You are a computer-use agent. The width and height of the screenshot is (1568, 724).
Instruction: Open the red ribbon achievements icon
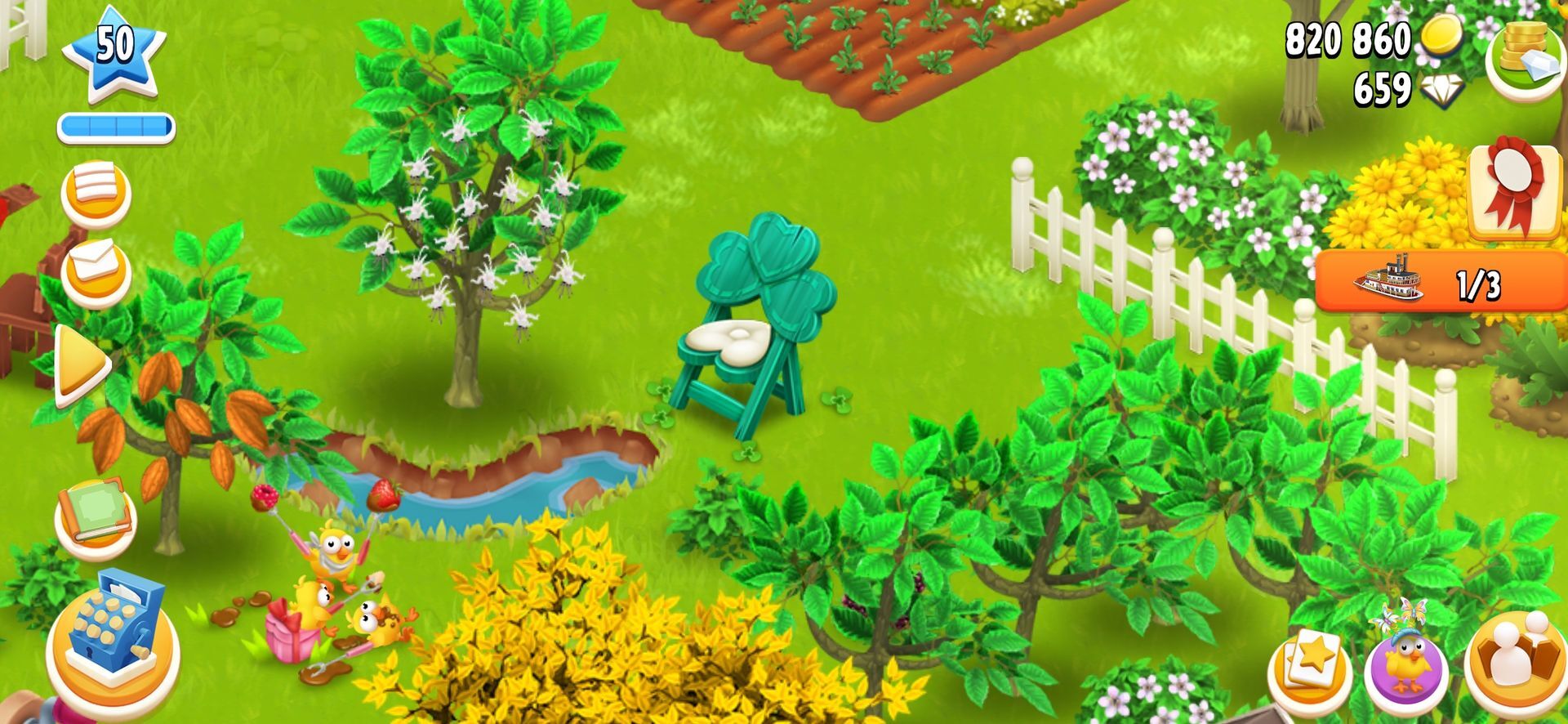click(1515, 192)
